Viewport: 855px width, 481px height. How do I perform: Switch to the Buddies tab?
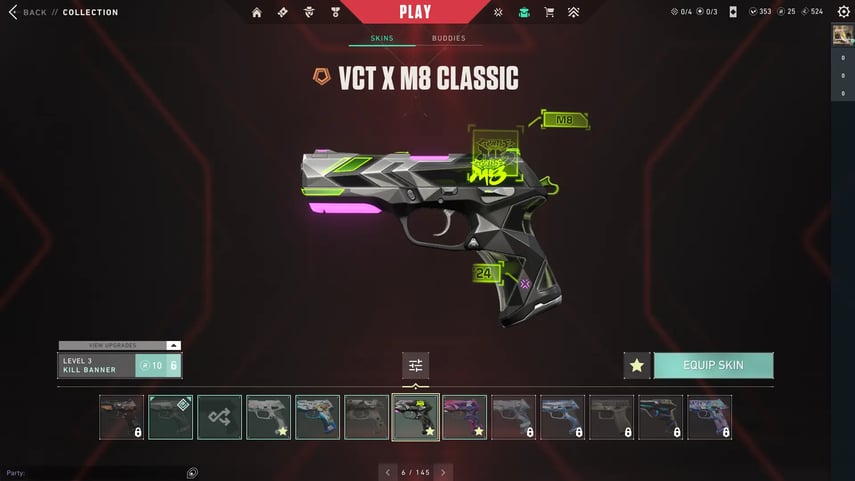448,39
